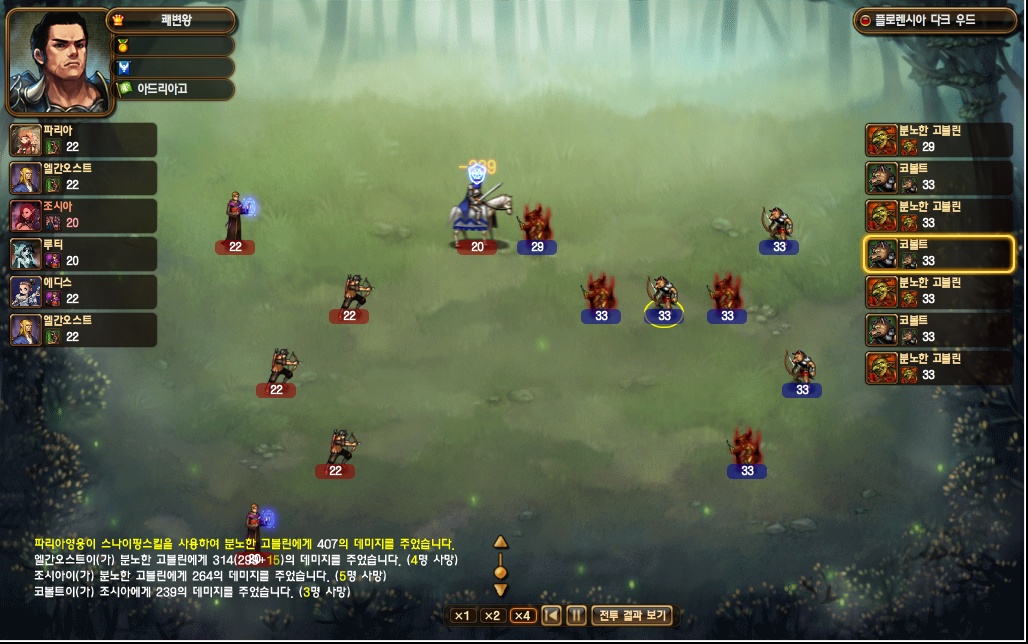Screen dimensions: 1028x644
Task: Click the 전투 결과 보기 button
Action: pyautogui.click(x=633, y=615)
